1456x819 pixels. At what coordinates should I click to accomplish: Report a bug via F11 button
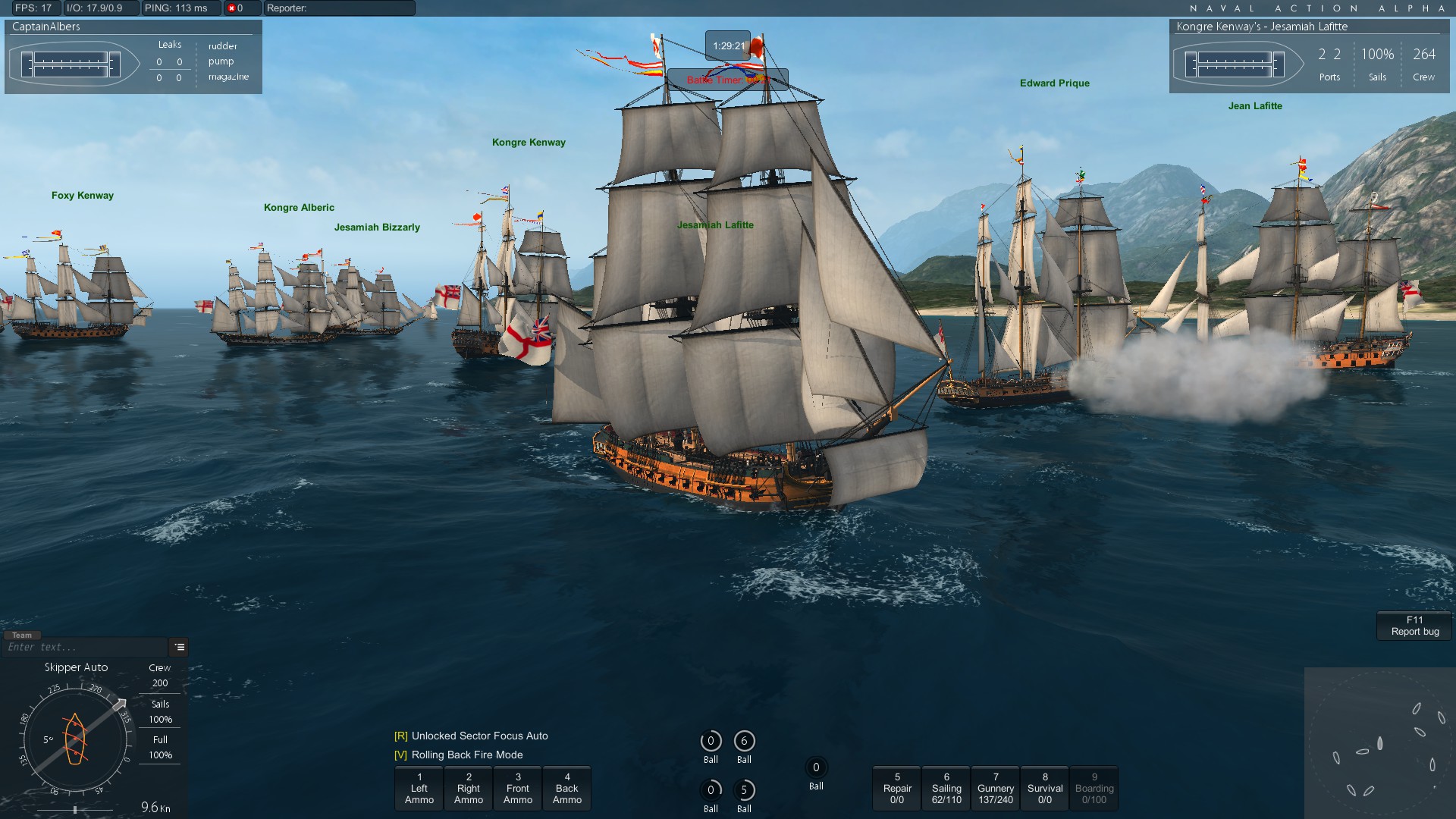pos(1414,626)
